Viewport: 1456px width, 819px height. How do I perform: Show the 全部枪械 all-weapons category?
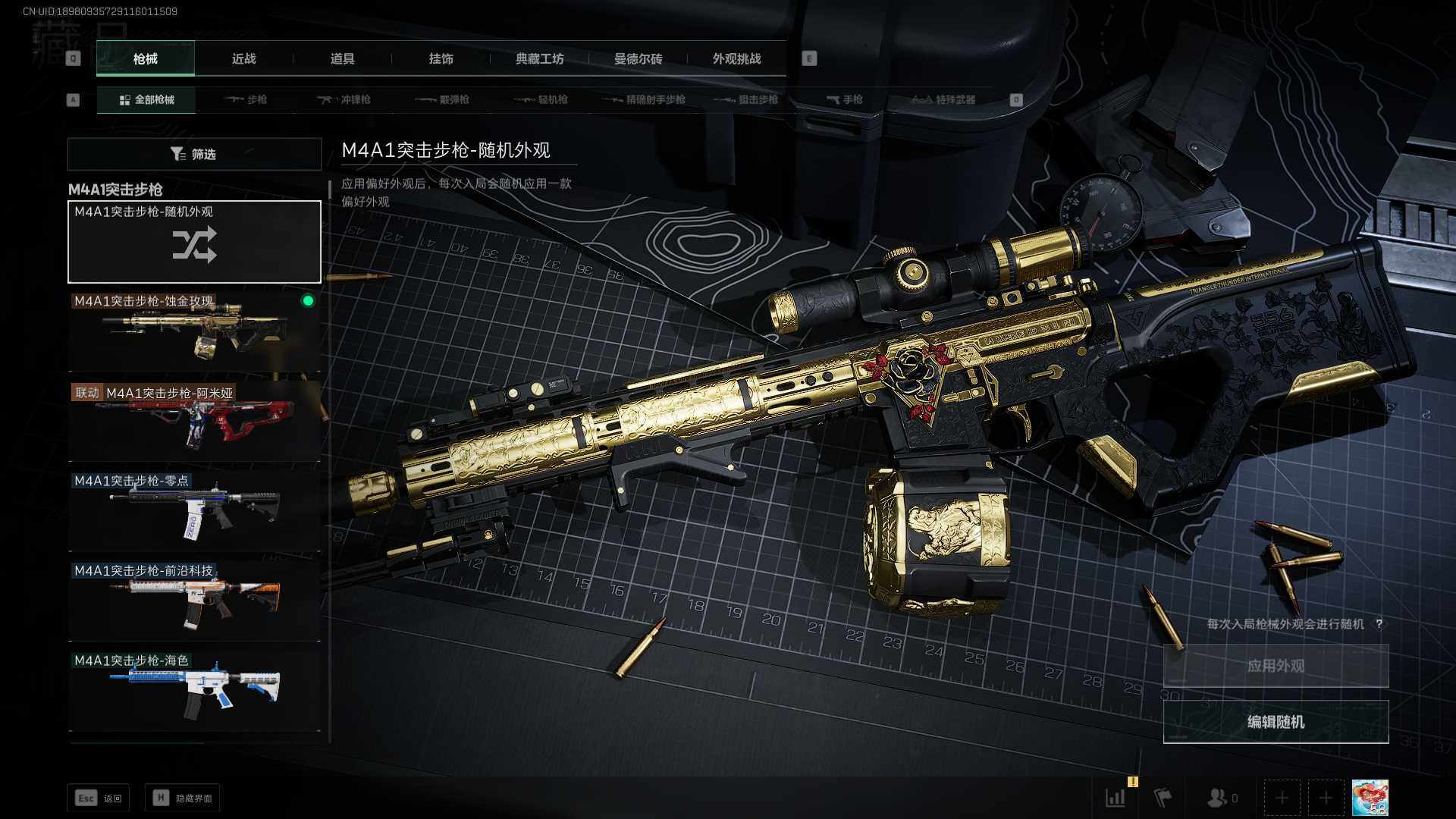click(x=146, y=100)
